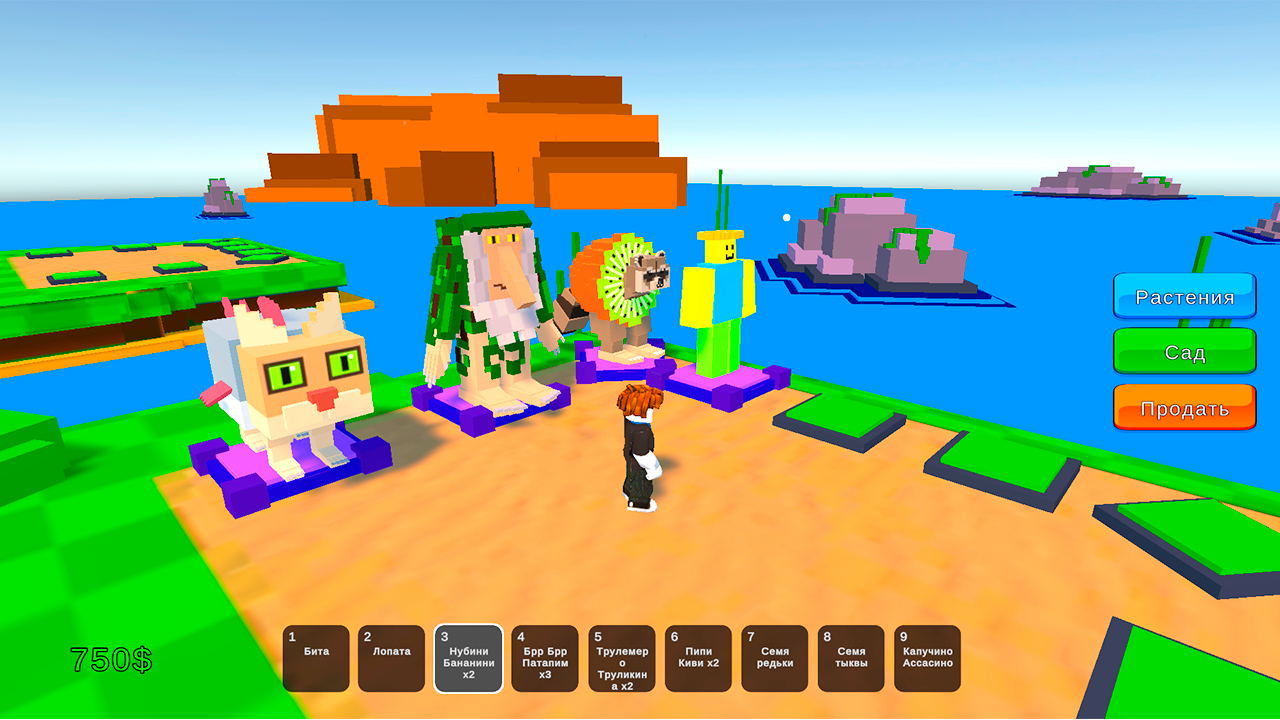This screenshot has height=720, width=1280.
Task: Select the Нубини Бананини x2 hotbar slot
Action: pos(467,658)
